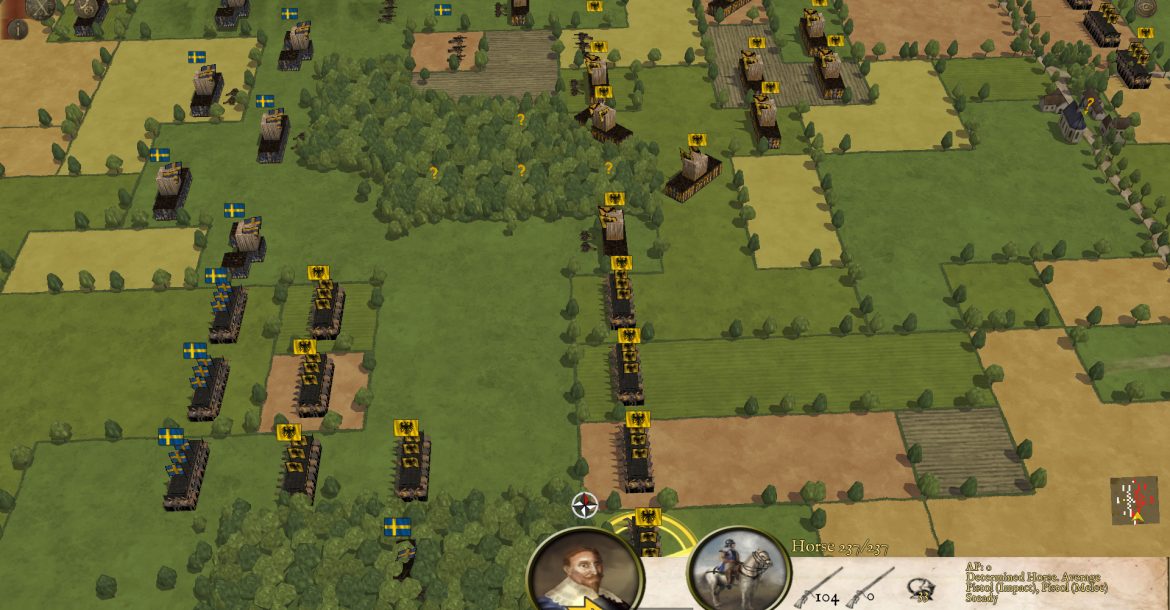Viewport: 1170px width, 610px height.
Task: Click the skull coin button at top
Action: (86, 7)
